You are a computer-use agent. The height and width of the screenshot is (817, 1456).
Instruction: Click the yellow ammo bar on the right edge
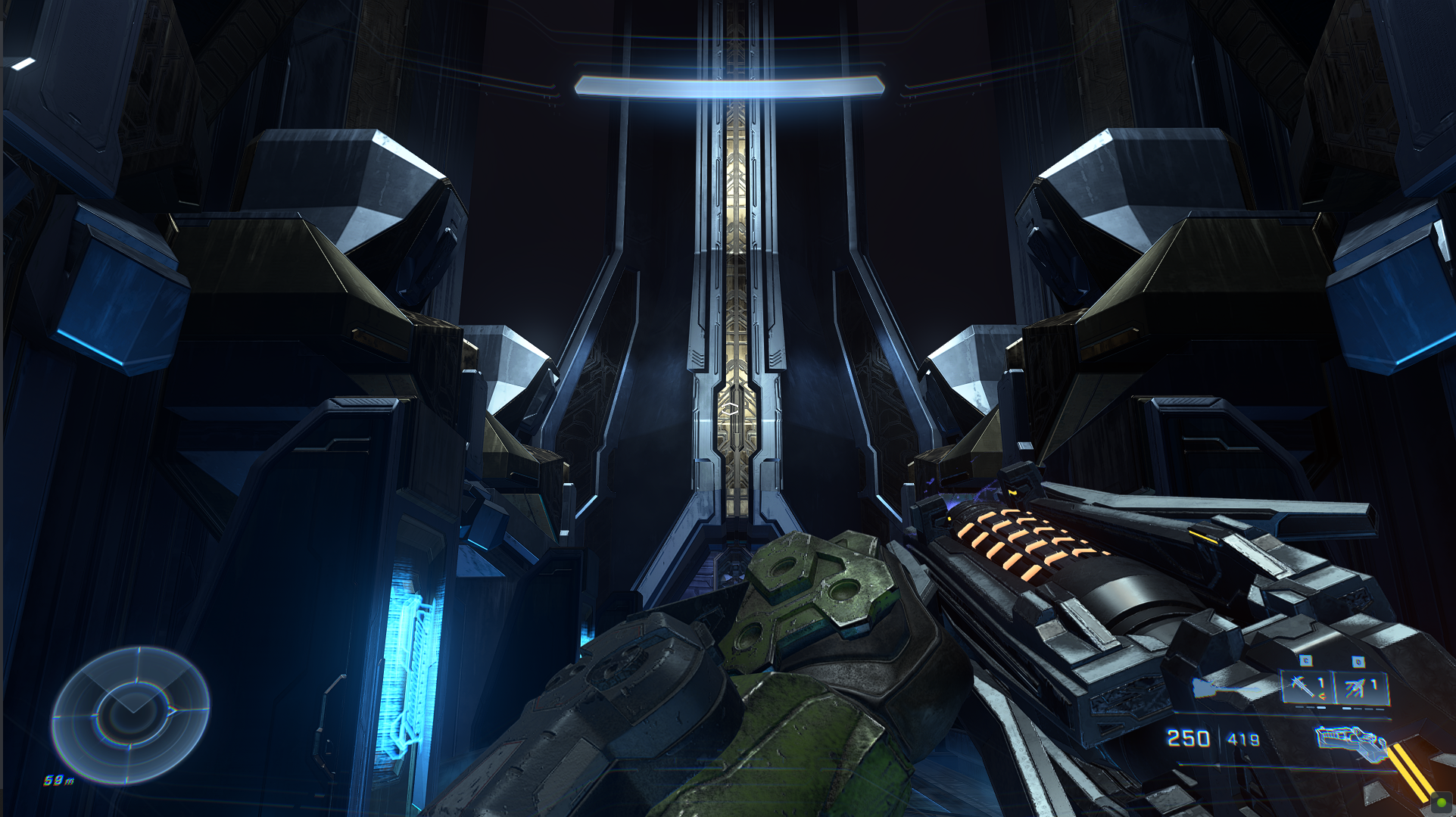click(x=1410, y=772)
